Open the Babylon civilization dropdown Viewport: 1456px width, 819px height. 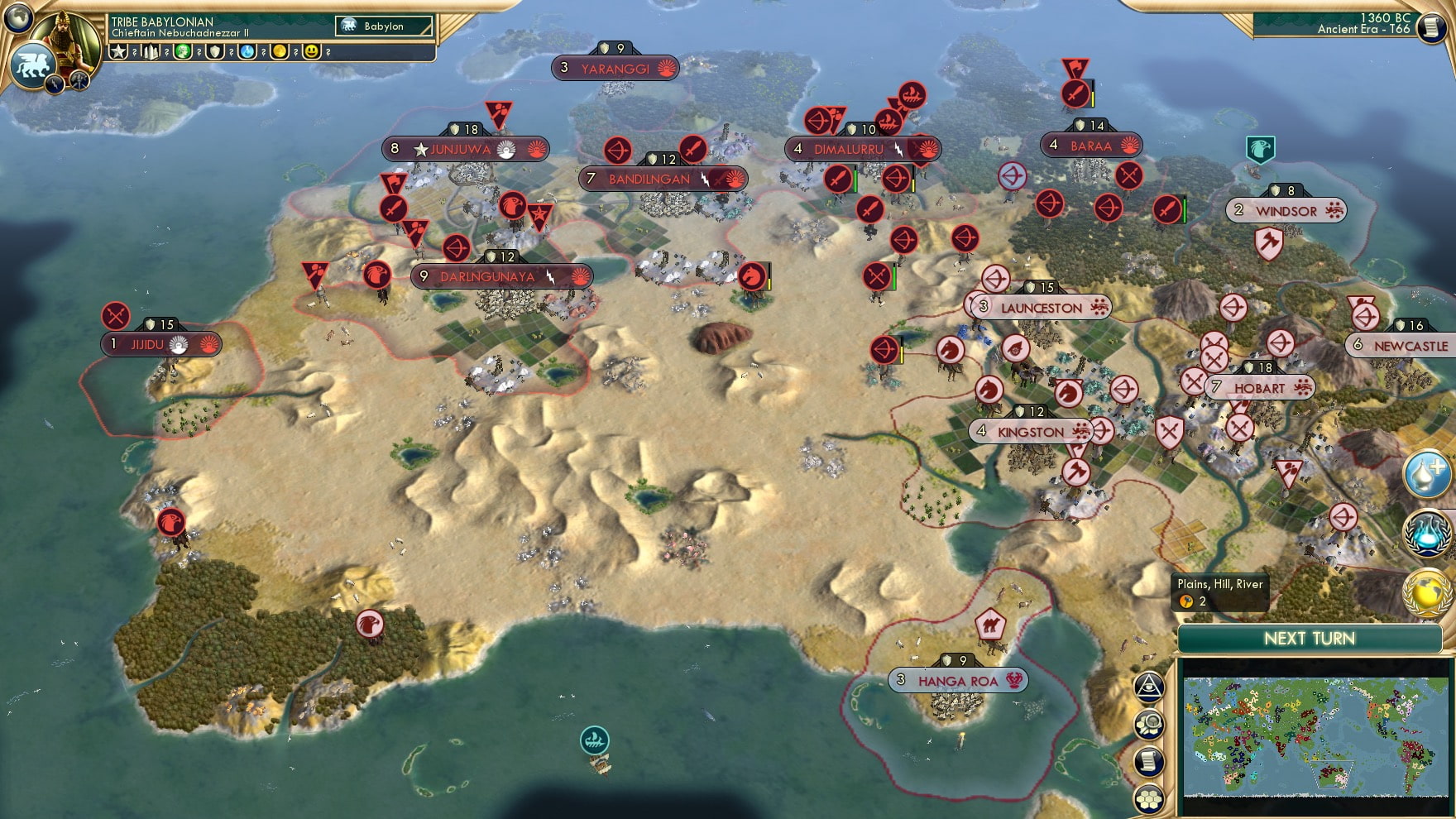(x=383, y=26)
